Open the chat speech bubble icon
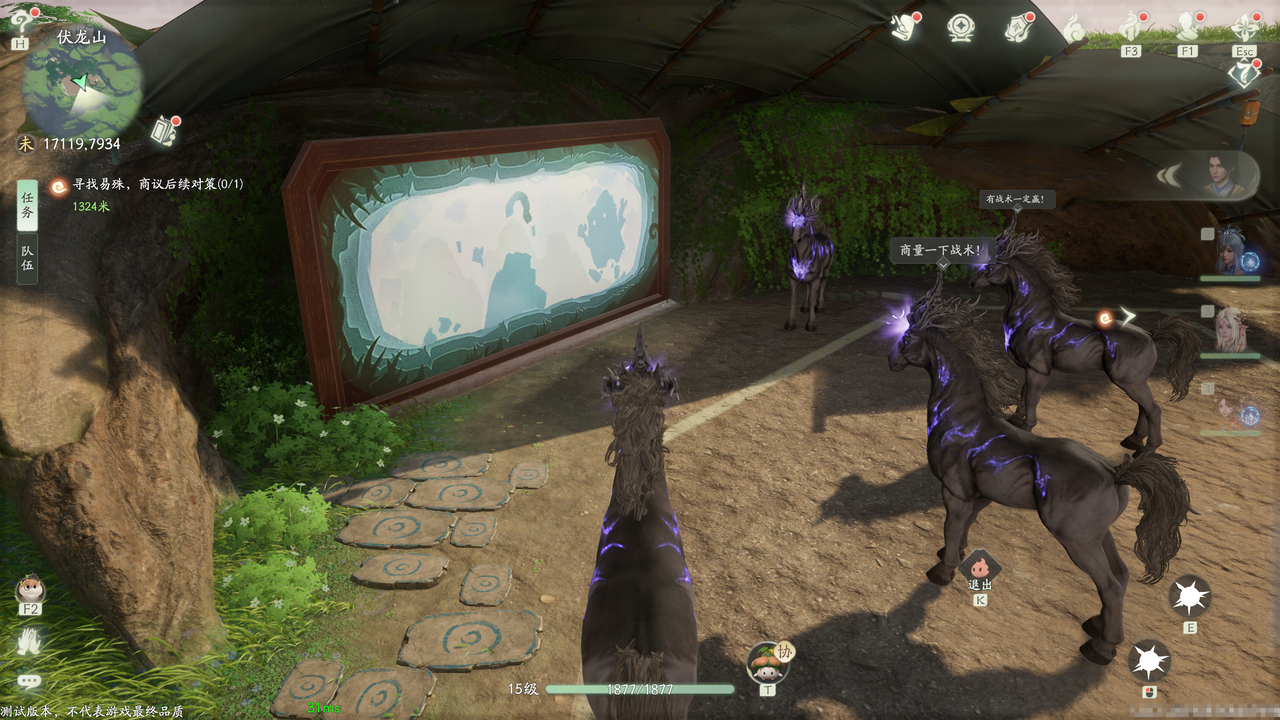The image size is (1280, 720). pos(30,681)
